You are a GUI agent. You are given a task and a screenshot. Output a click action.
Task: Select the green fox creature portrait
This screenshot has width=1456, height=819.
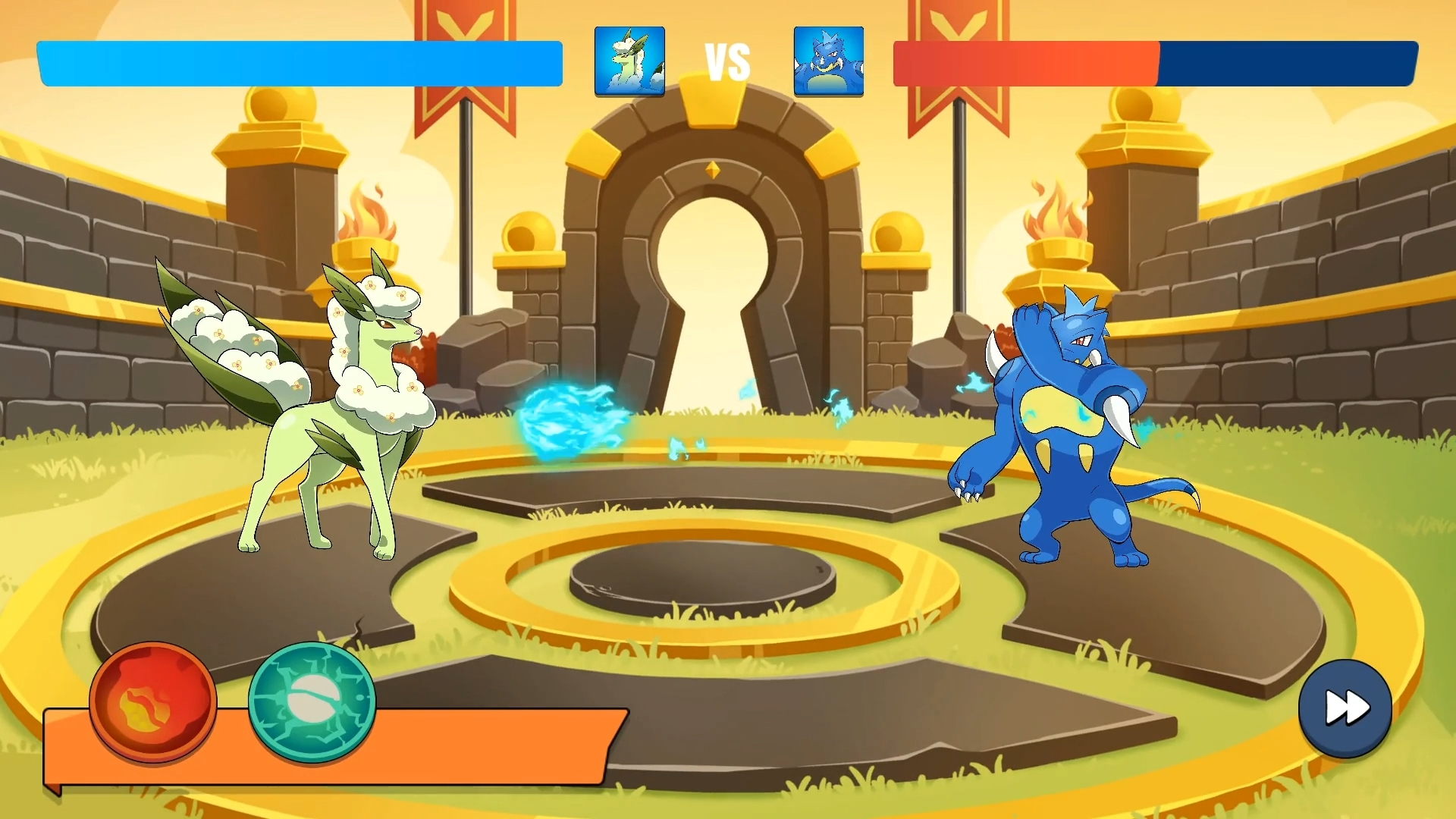coord(629,61)
